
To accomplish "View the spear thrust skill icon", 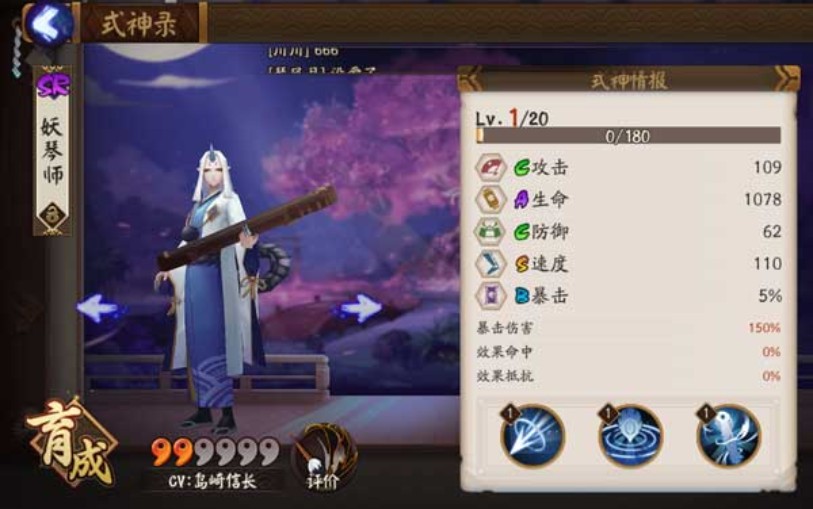I will point(532,437).
